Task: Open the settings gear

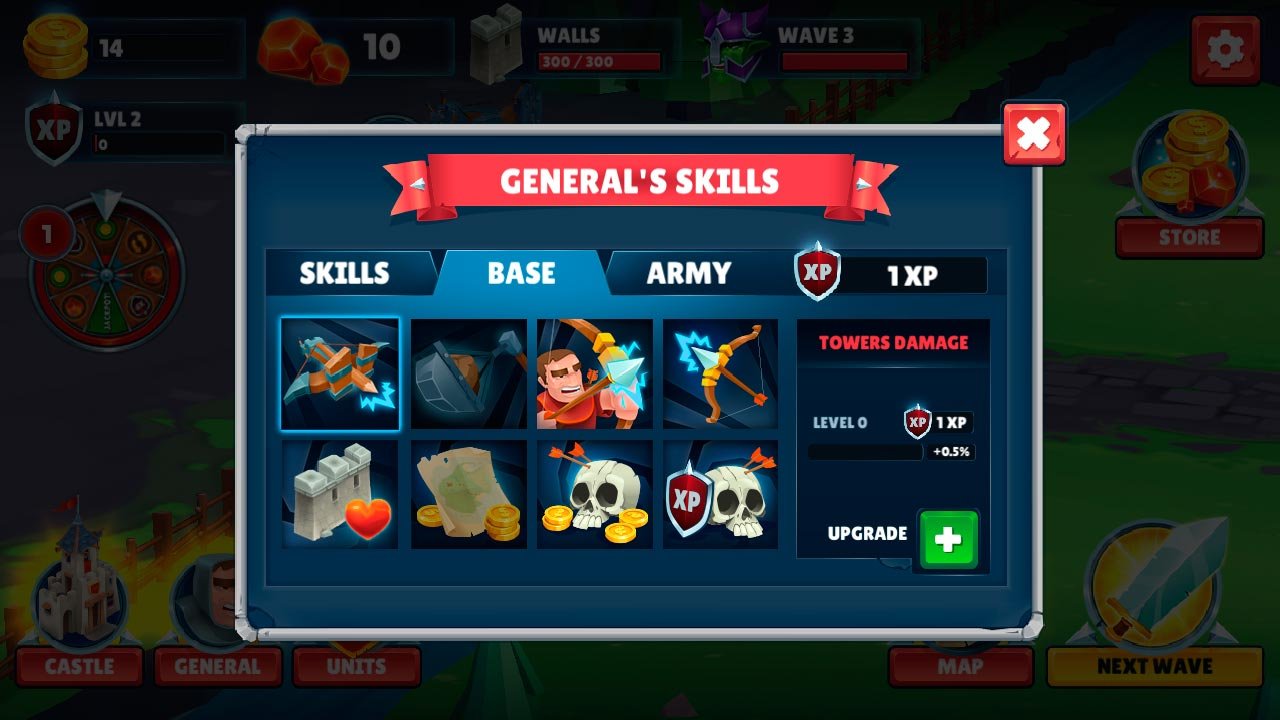Action: (1226, 49)
